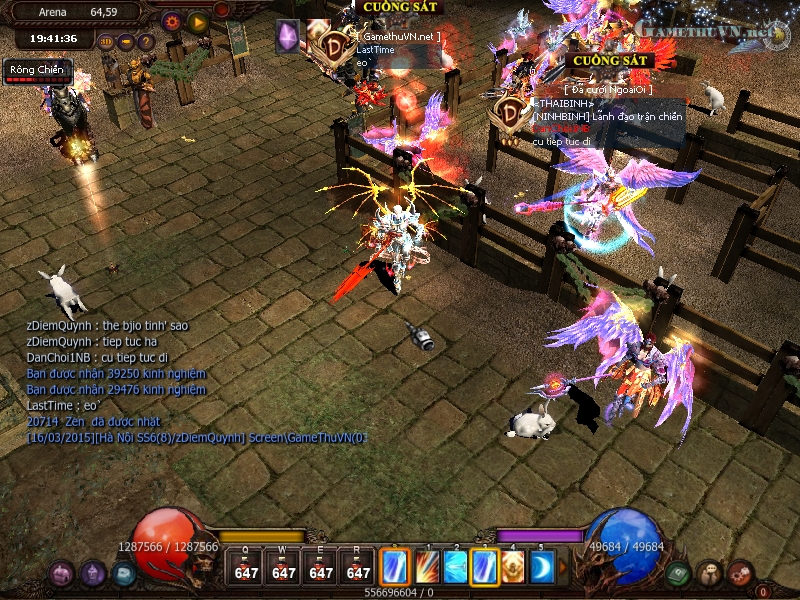800x600 pixels.
Task: Use the potion in the R slot
Action: tap(357, 567)
